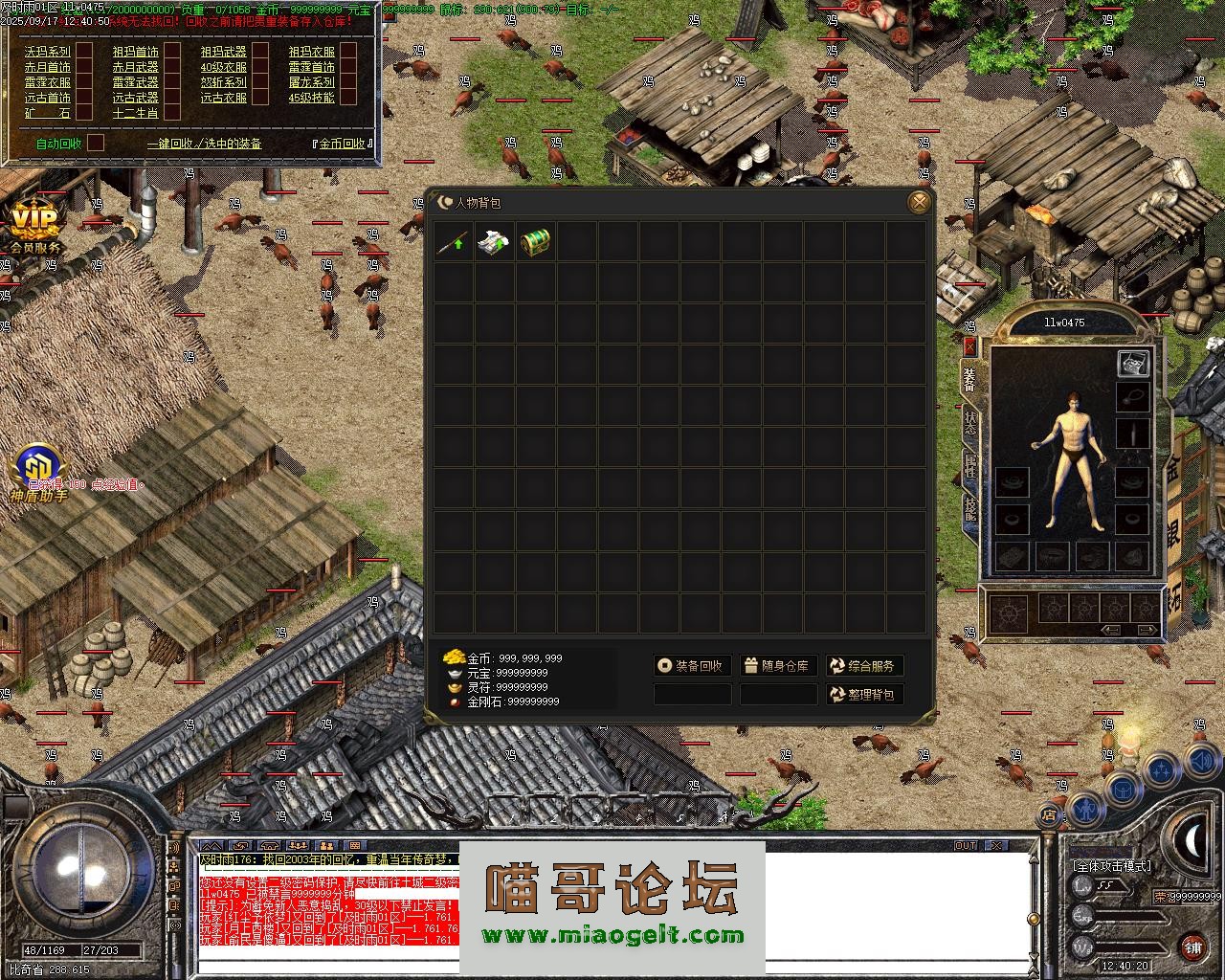The width and height of the screenshot is (1225, 980).
Task: Select the 屠龙系列 recycle category
Action: tap(311, 82)
